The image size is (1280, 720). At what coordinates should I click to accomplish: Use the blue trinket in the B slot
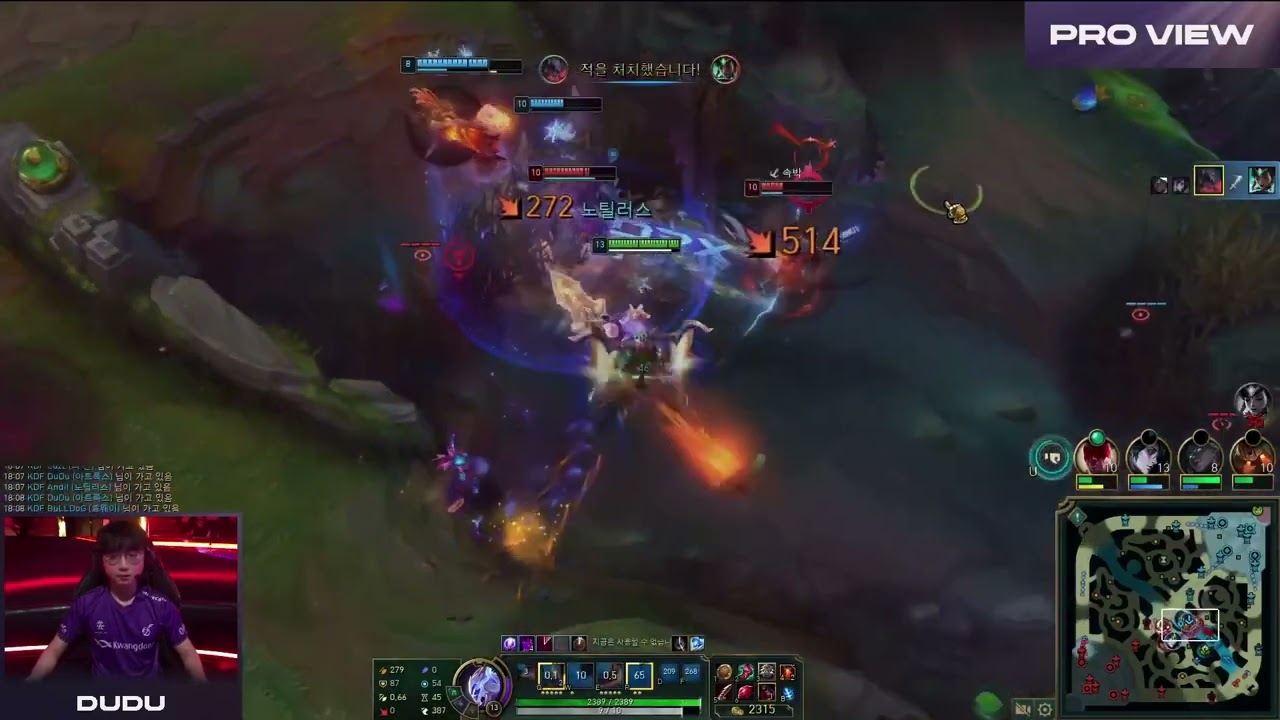(x=788, y=694)
